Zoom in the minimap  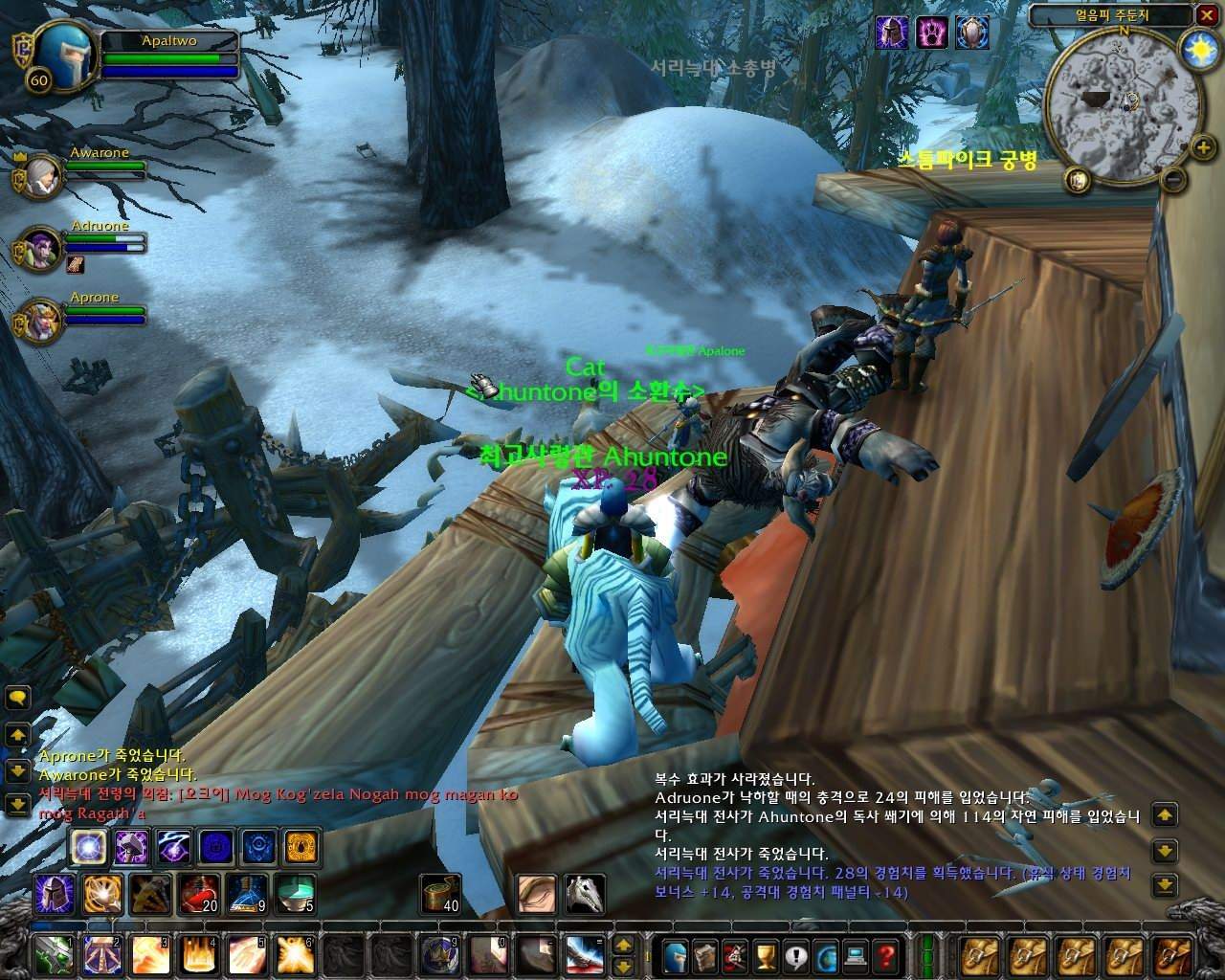click(x=1204, y=147)
